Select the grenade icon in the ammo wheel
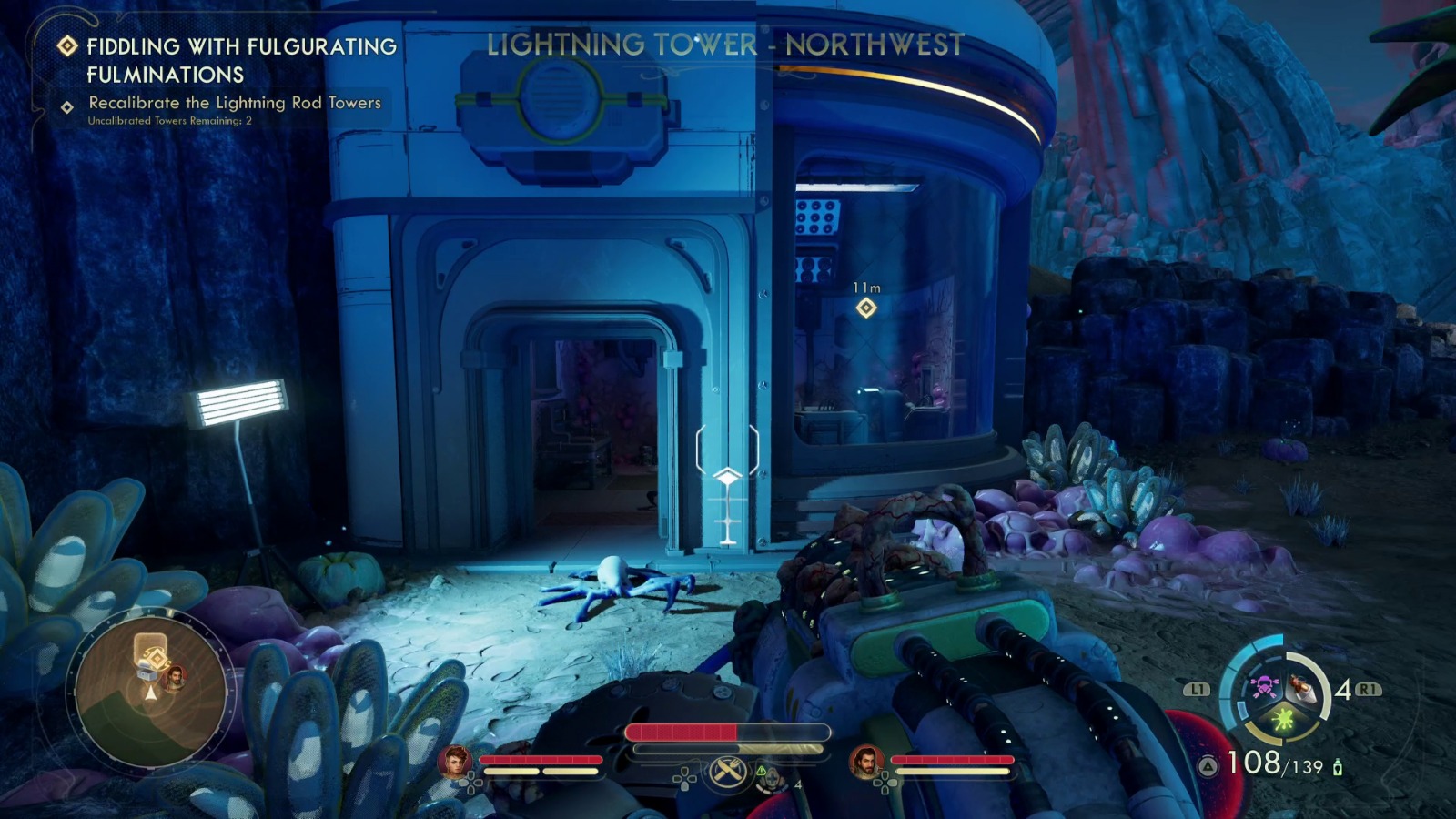Viewport: 1456px width, 819px height. (x=1304, y=689)
